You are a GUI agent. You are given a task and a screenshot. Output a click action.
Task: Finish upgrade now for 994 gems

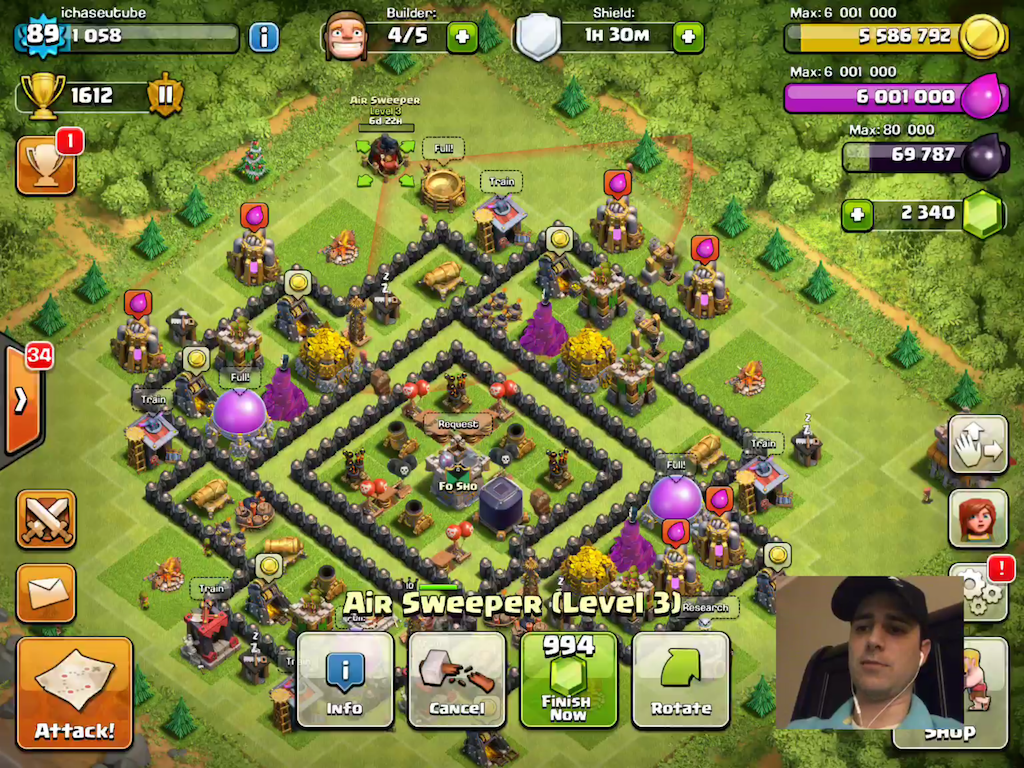click(x=568, y=679)
